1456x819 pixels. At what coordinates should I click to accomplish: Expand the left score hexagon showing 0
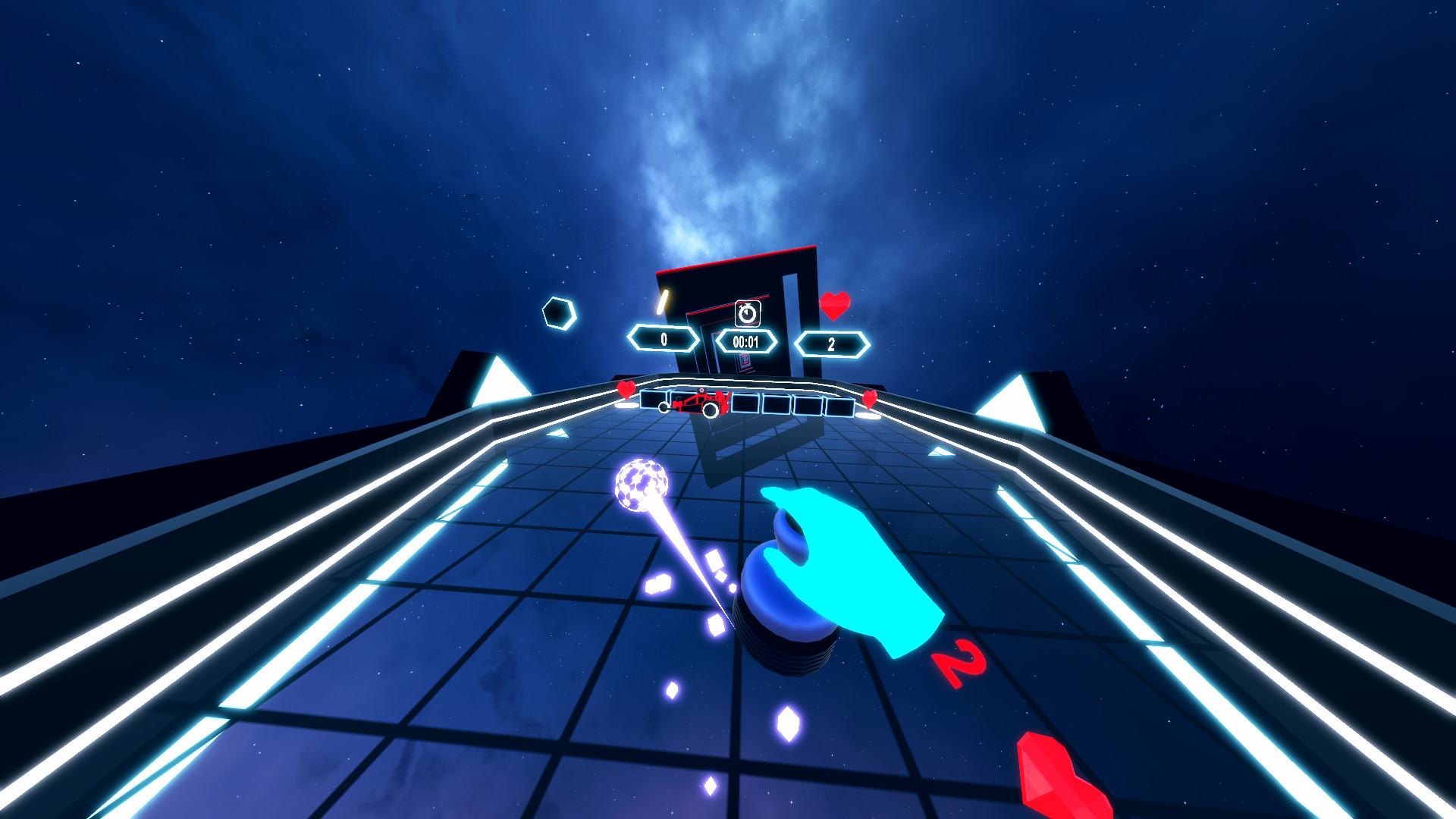(664, 340)
